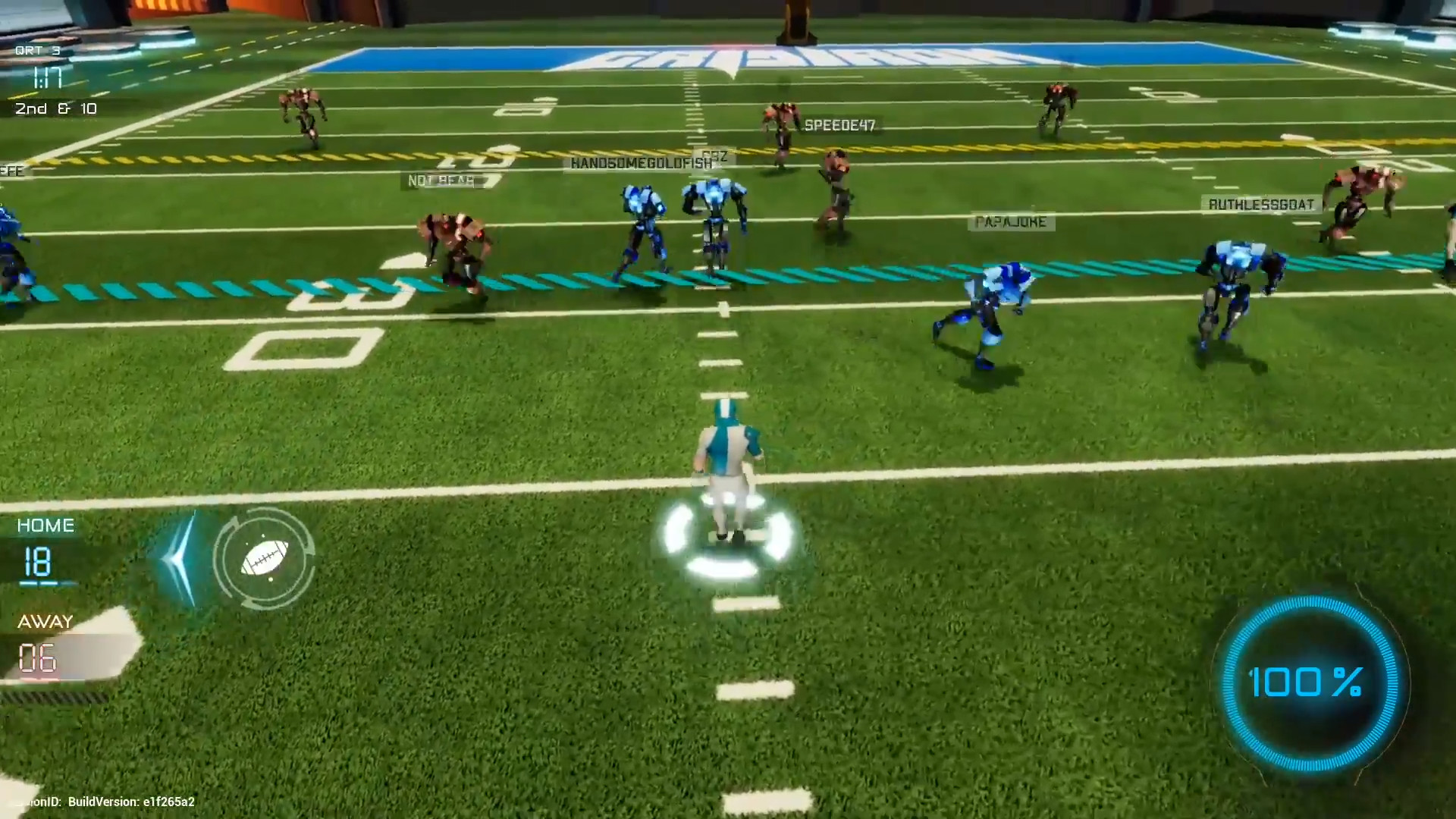The width and height of the screenshot is (1456, 819).
Task: Toggle the SPEEDE47 player nametag
Action: (x=840, y=124)
